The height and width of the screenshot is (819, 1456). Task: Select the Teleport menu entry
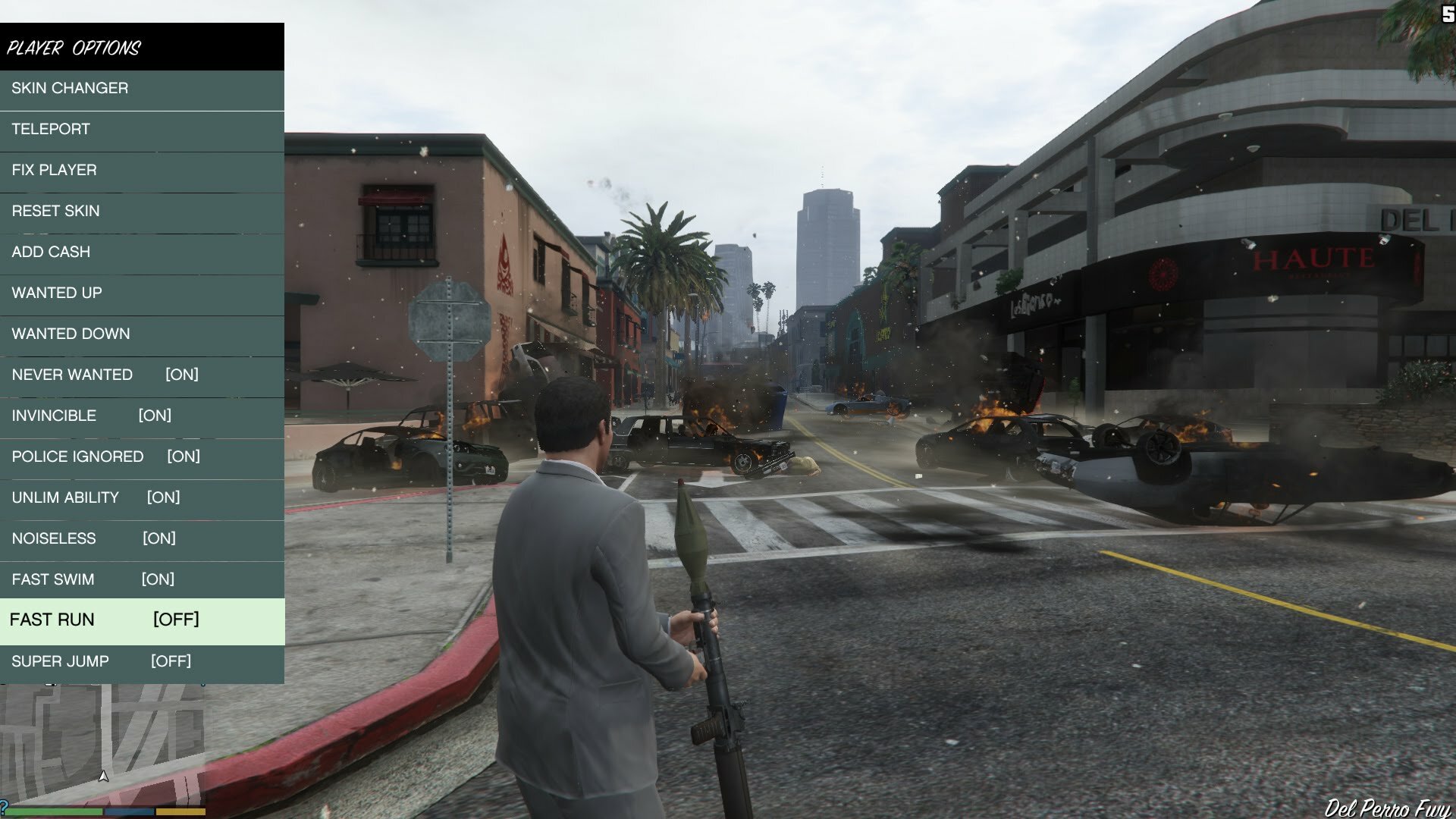pyautogui.click(x=142, y=130)
